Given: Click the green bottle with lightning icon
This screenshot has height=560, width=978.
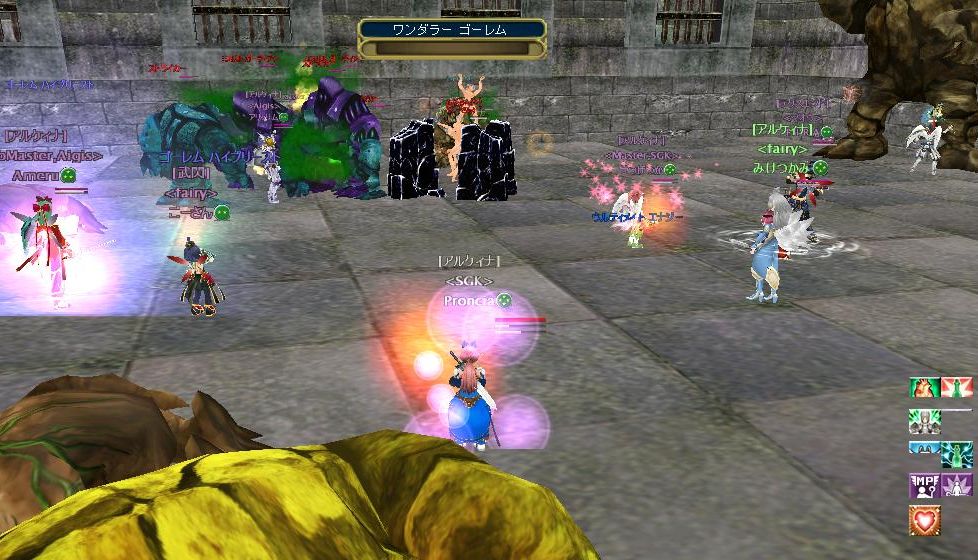Looking at the screenshot, I should 957,453.
